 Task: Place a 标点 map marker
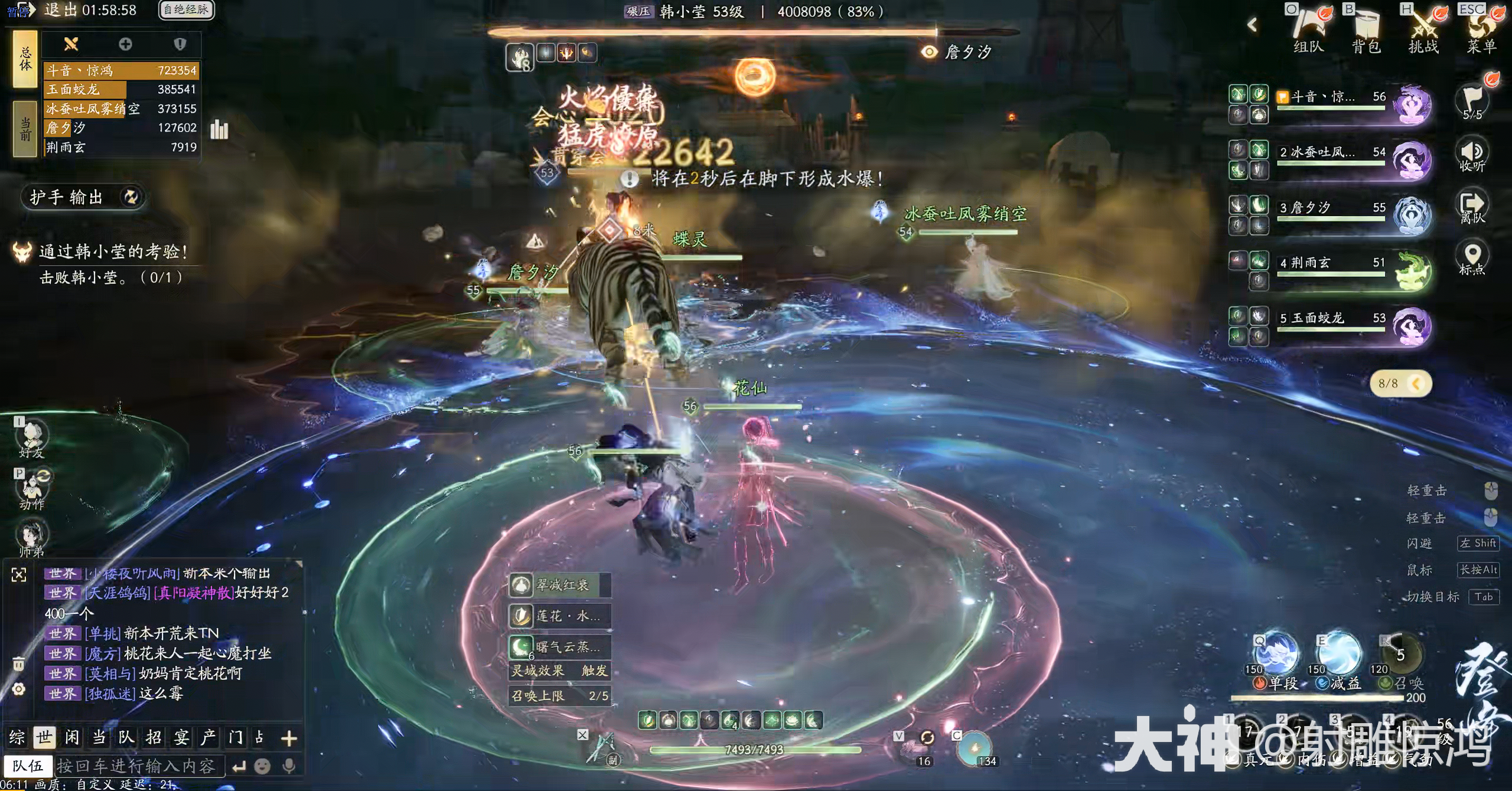click(1472, 259)
